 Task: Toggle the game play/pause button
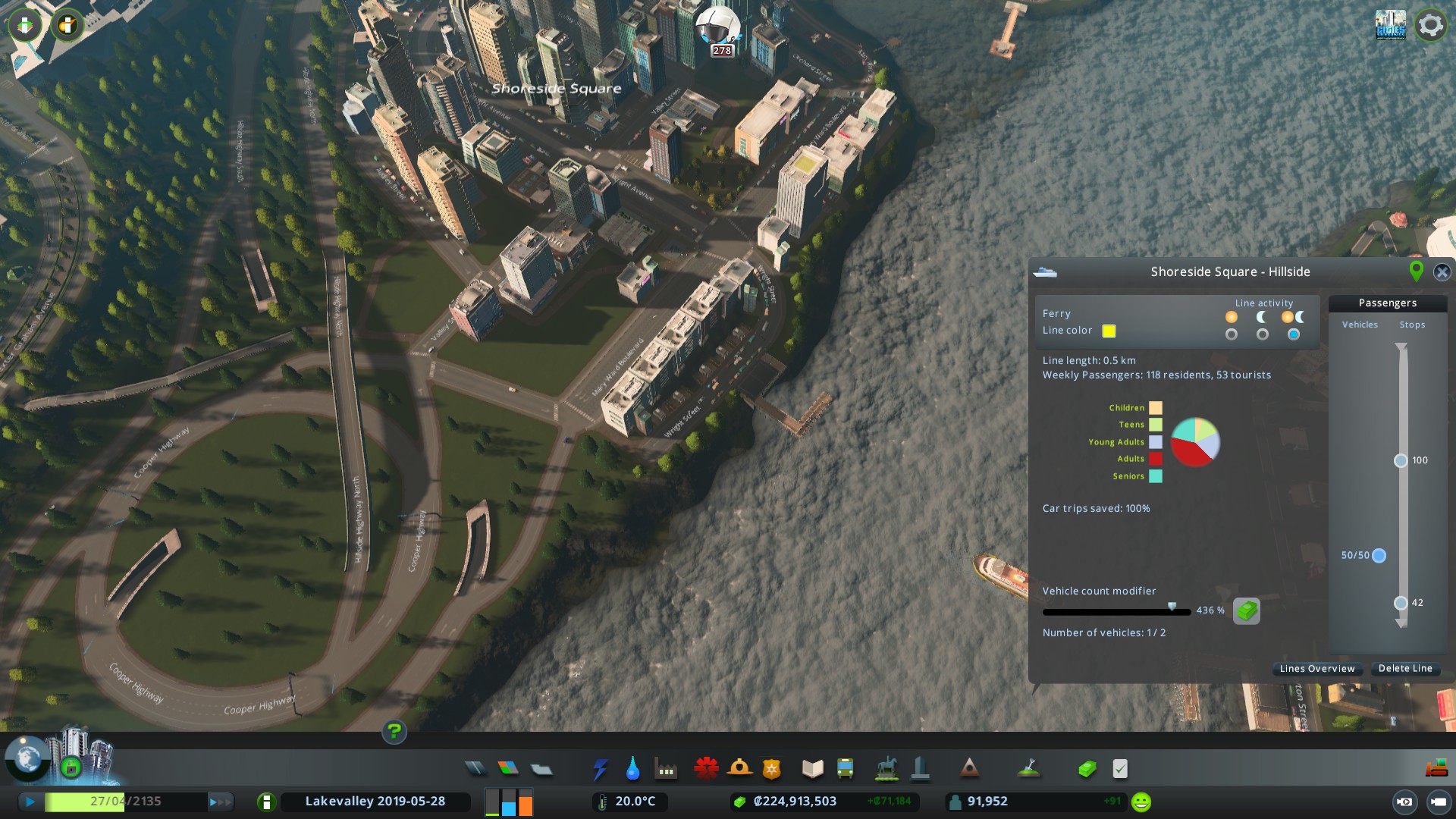pyautogui.click(x=30, y=802)
